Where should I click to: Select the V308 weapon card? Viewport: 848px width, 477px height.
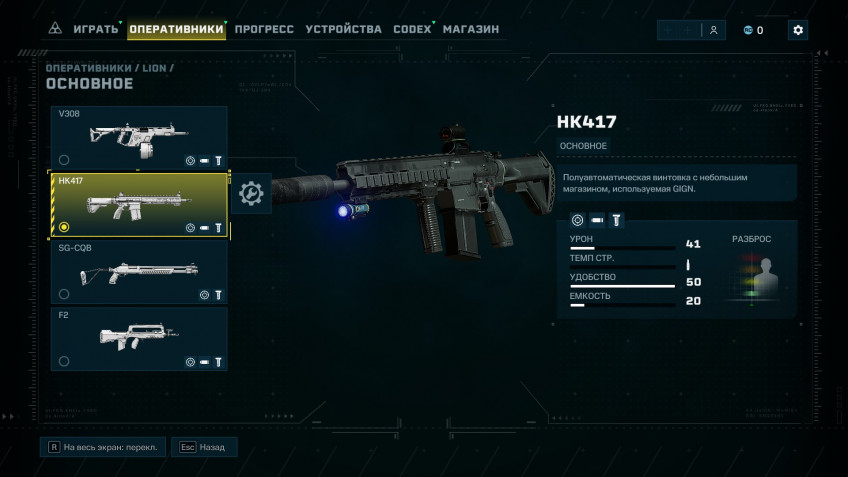pos(139,137)
